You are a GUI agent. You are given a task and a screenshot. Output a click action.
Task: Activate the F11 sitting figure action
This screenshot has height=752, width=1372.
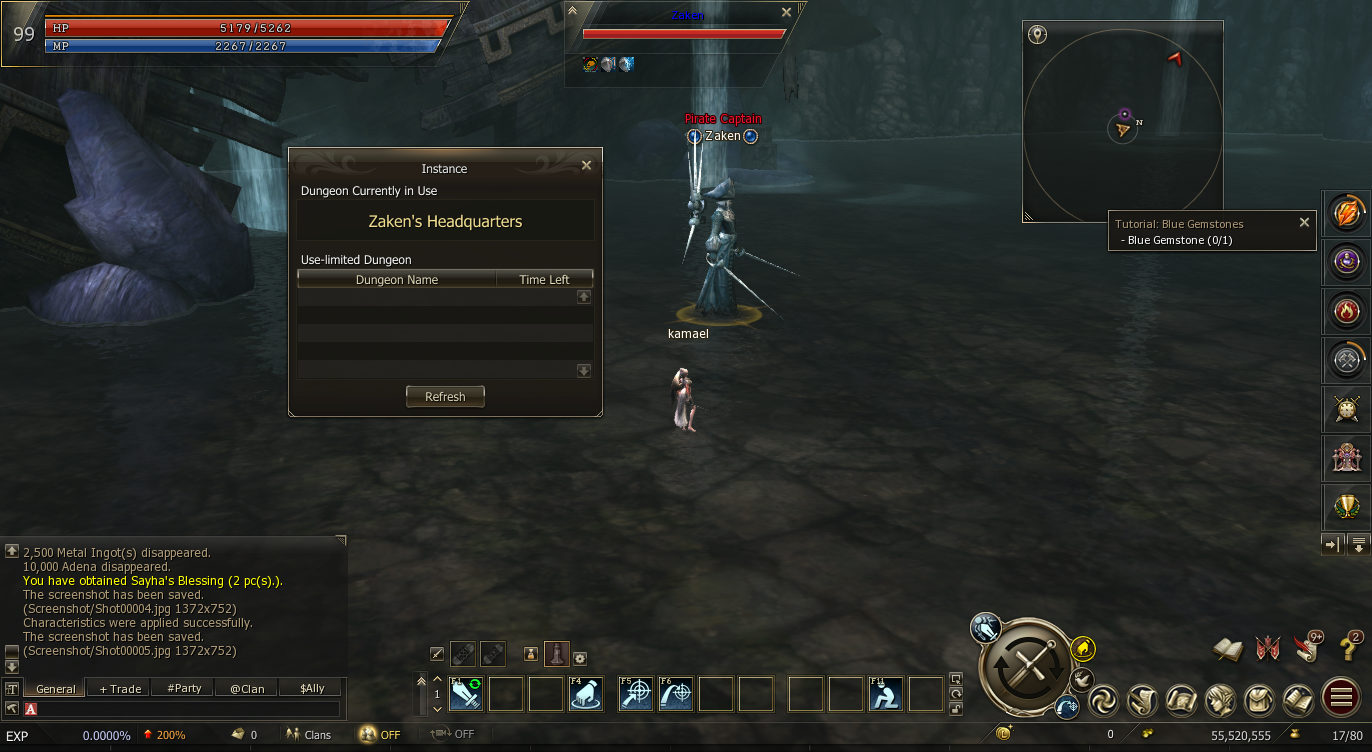pyautogui.click(x=885, y=694)
